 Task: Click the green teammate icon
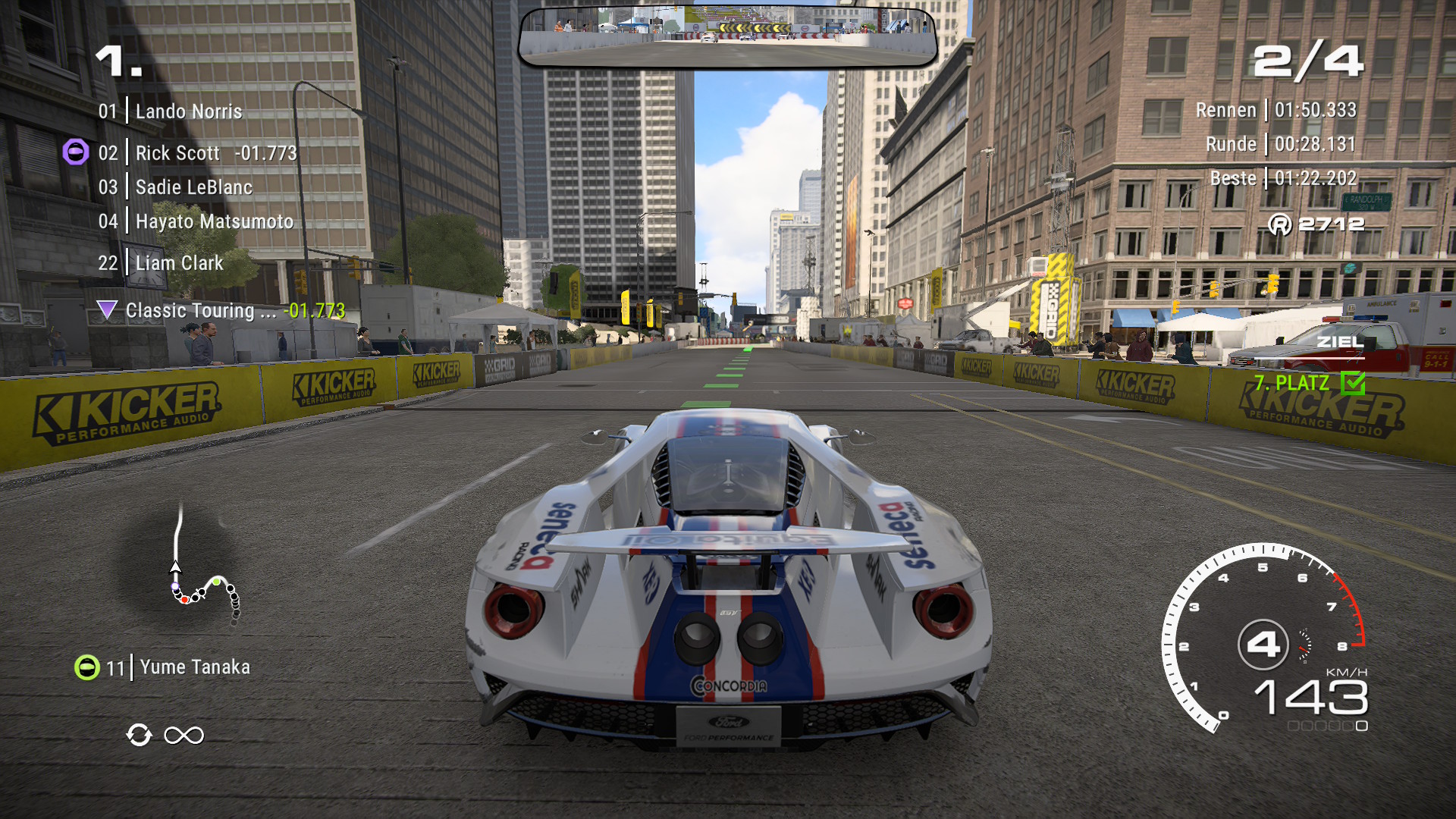86,667
